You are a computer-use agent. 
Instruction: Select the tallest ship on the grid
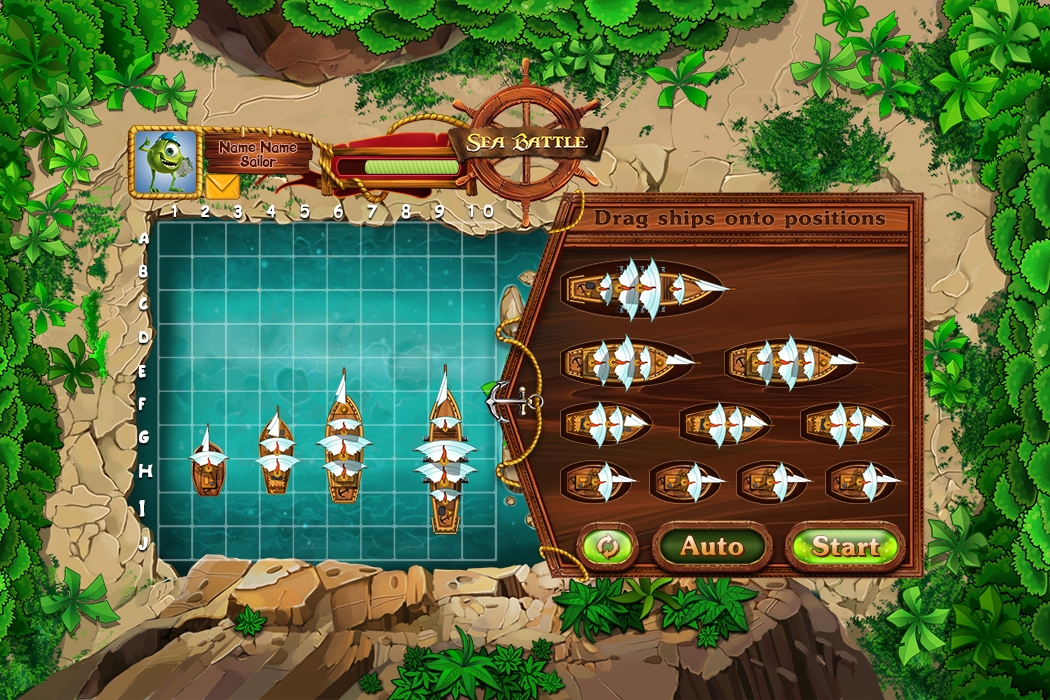[x=445, y=452]
